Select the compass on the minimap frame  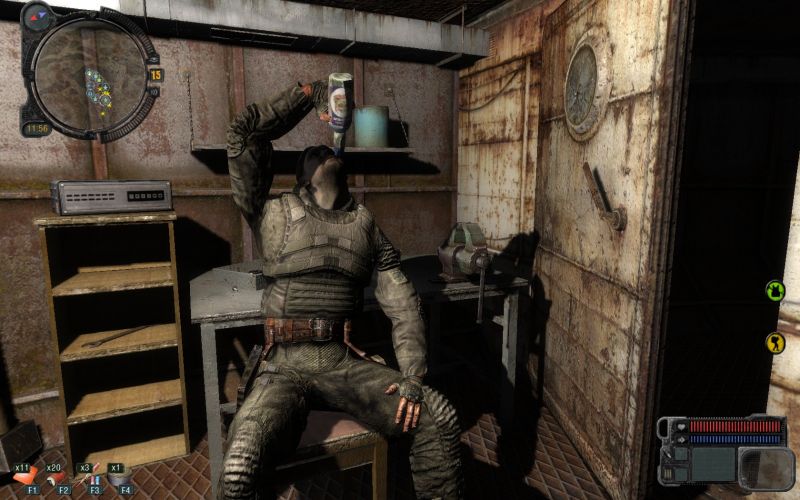coord(36,16)
